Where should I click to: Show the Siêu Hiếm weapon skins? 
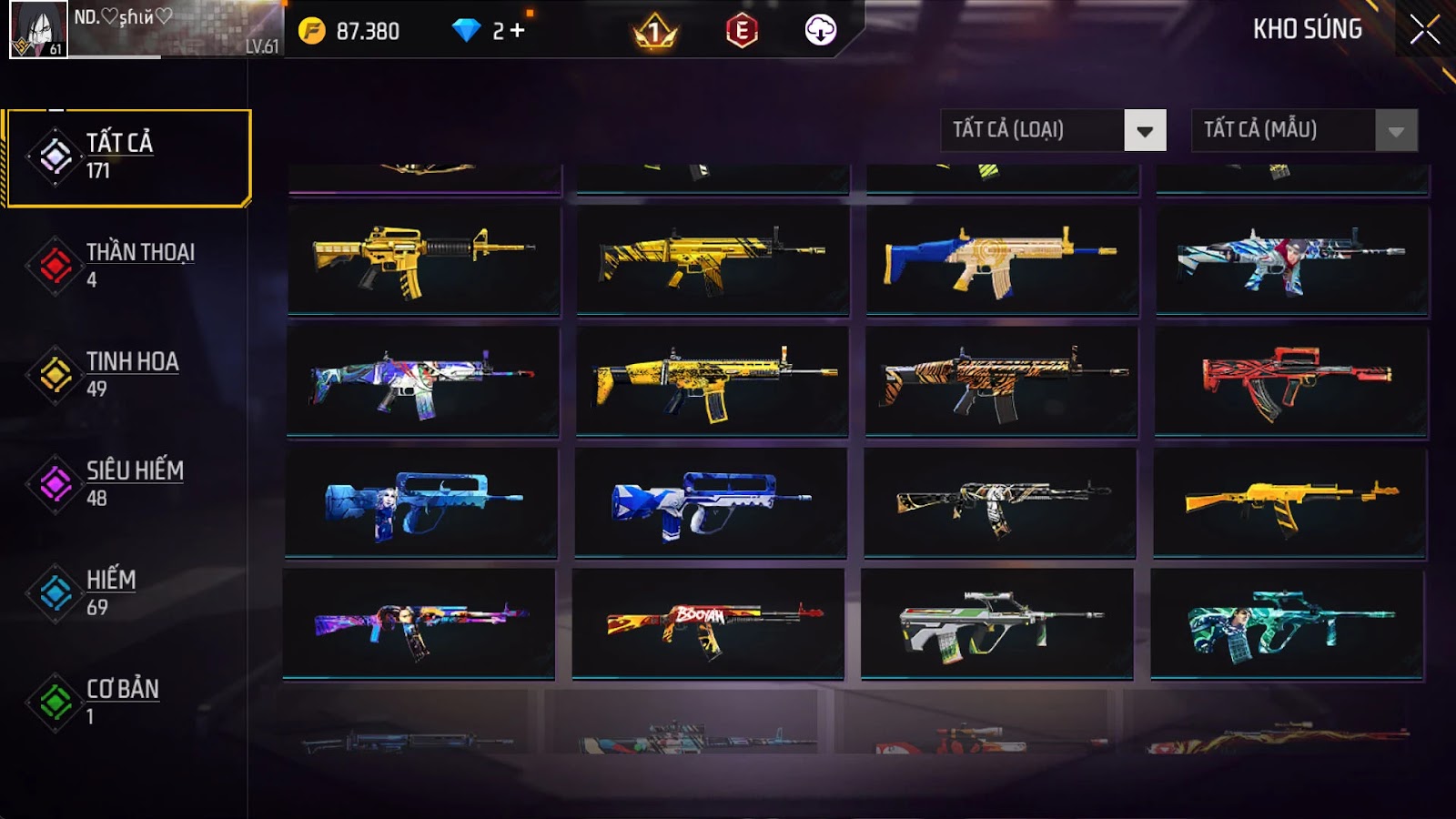point(127,483)
